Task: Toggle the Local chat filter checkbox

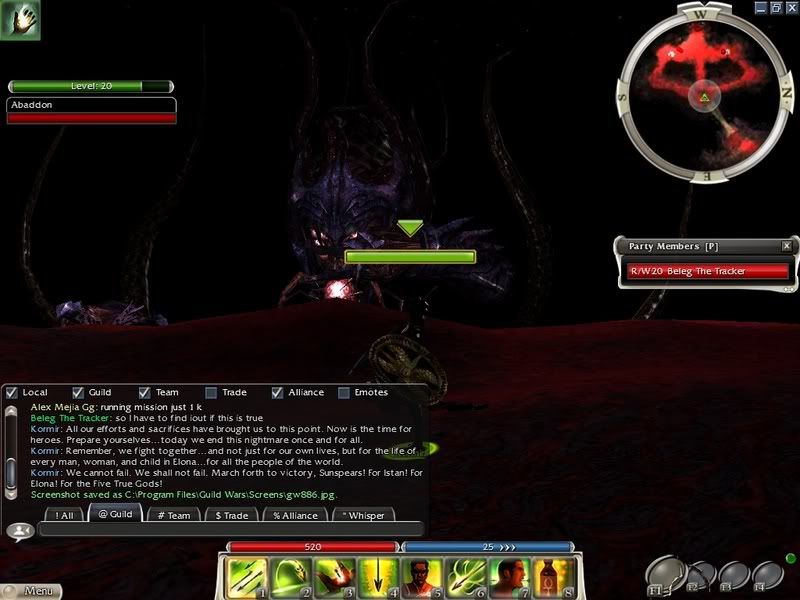Action: tap(12, 393)
